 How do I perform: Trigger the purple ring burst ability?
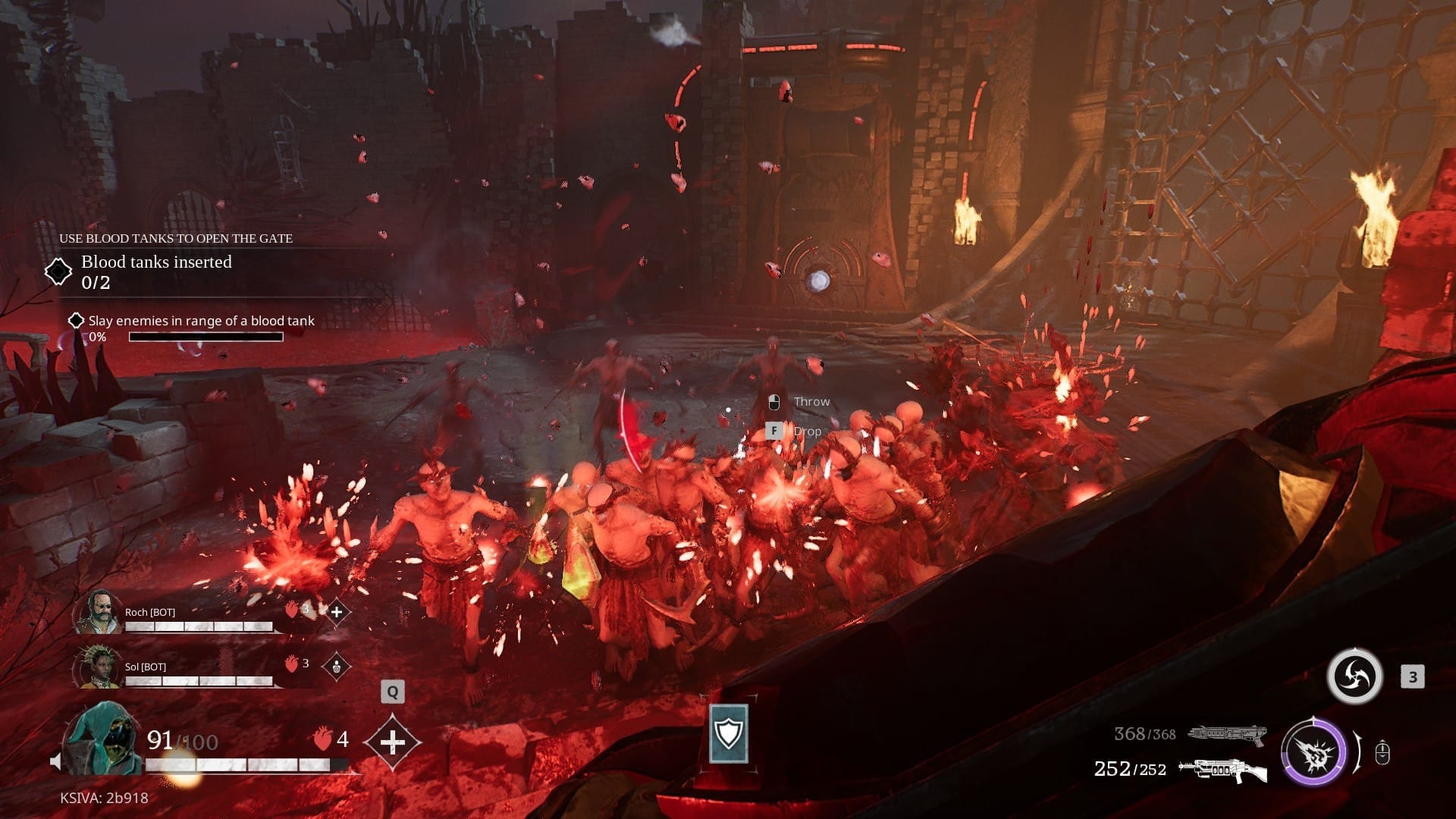(x=1313, y=754)
